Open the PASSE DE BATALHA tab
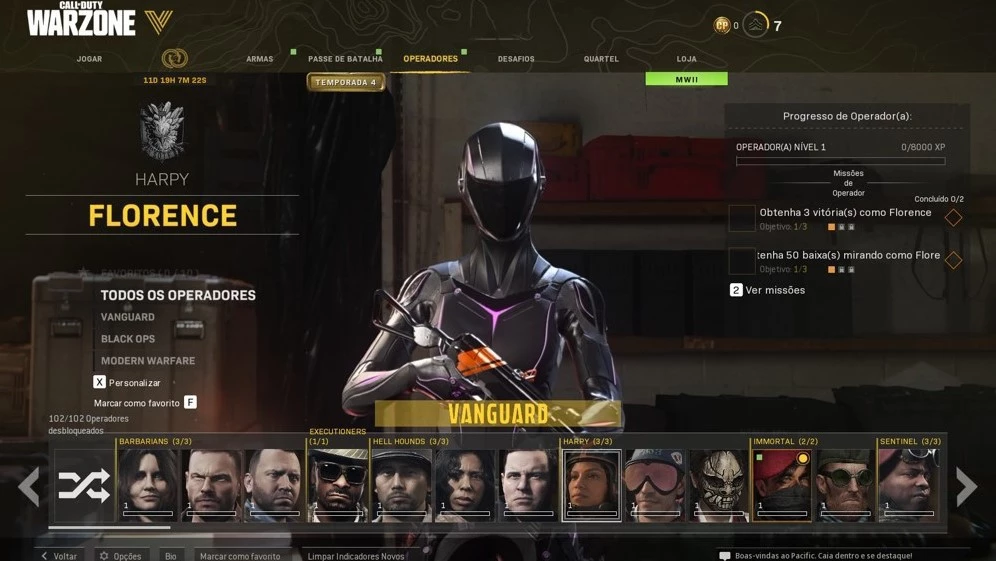 pyautogui.click(x=345, y=59)
